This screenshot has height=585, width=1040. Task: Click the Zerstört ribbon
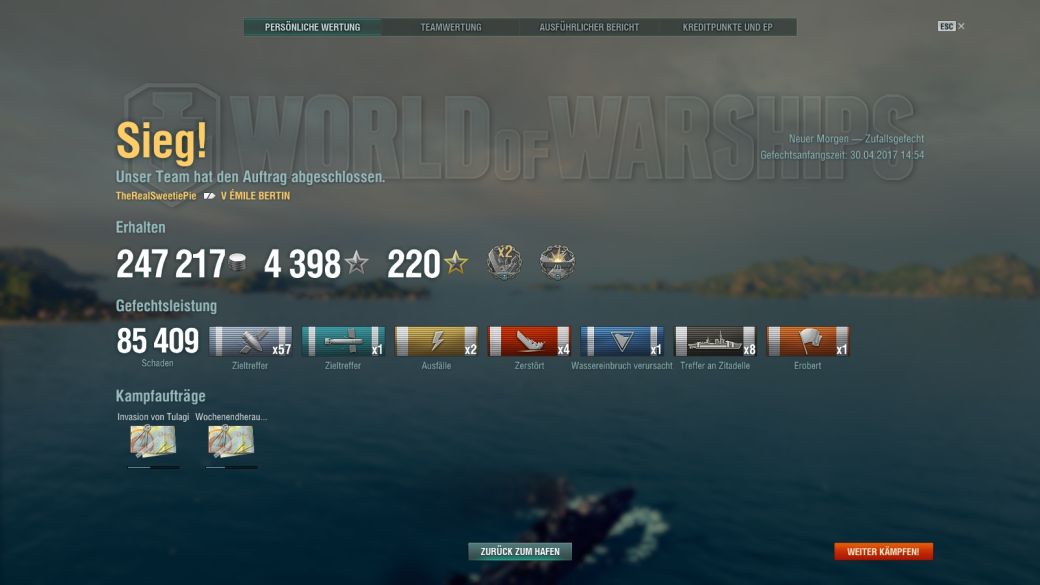pos(529,341)
